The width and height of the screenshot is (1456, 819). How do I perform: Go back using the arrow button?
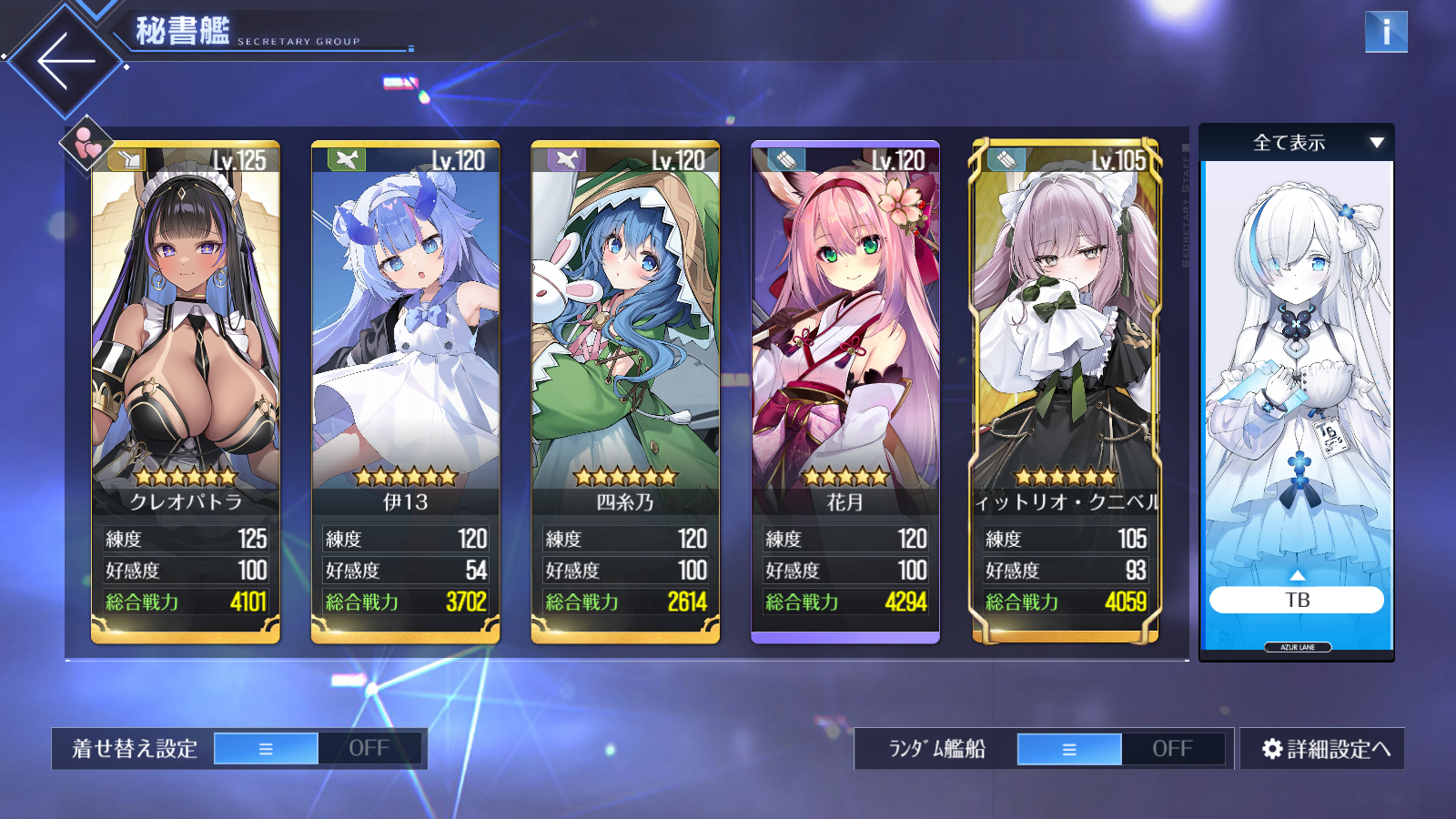click(x=66, y=61)
